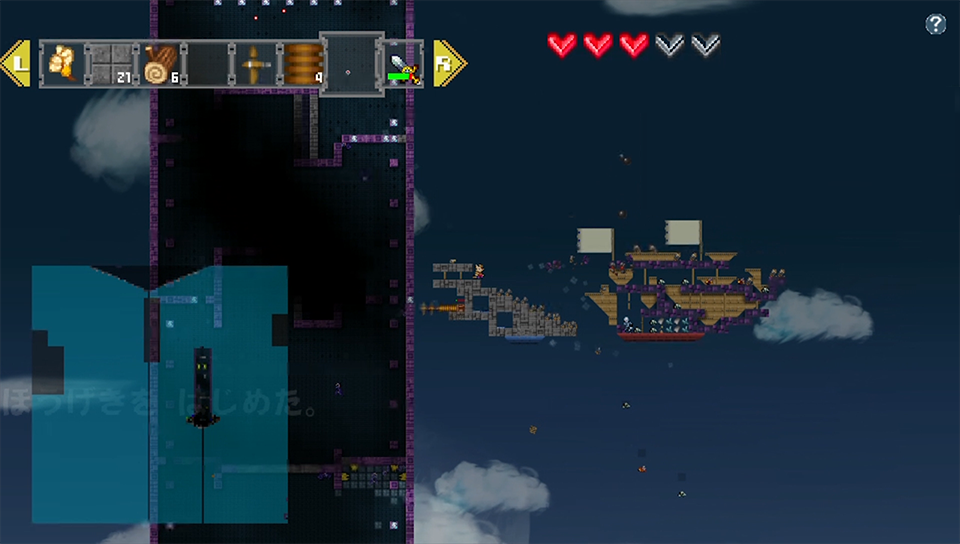Select the stone blocks slot with 21
Screen dimensions: 960x544
tap(110, 64)
